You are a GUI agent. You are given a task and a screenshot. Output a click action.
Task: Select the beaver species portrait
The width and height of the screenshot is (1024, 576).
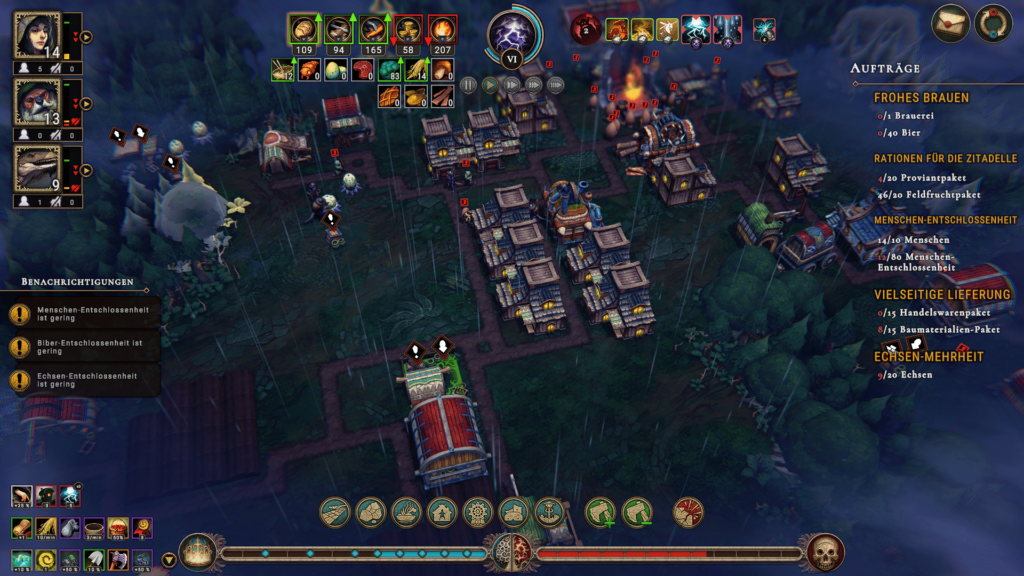[x=37, y=102]
